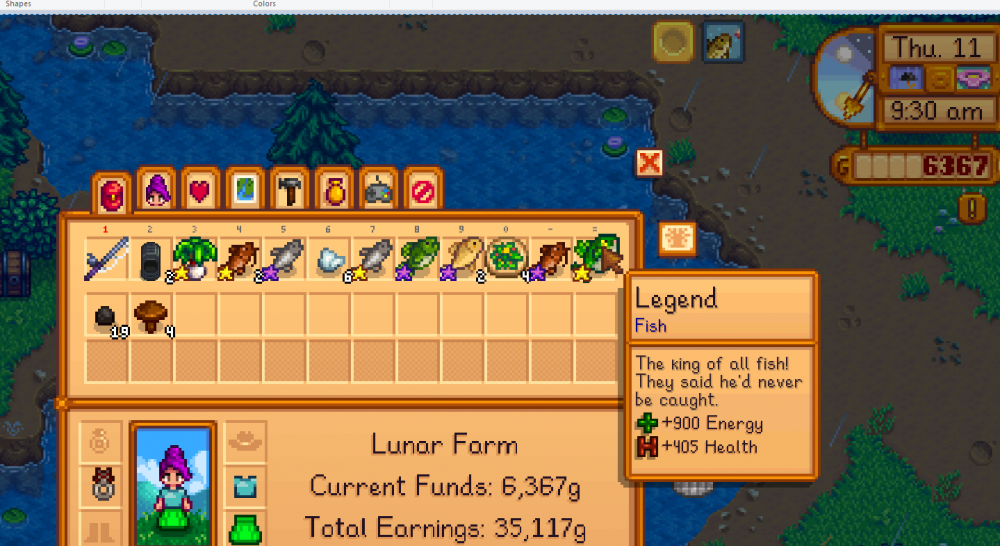Image resolution: width=1000 pixels, height=546 pixels.
Task: Select the equipped ring slot
Action: [100, 484]
